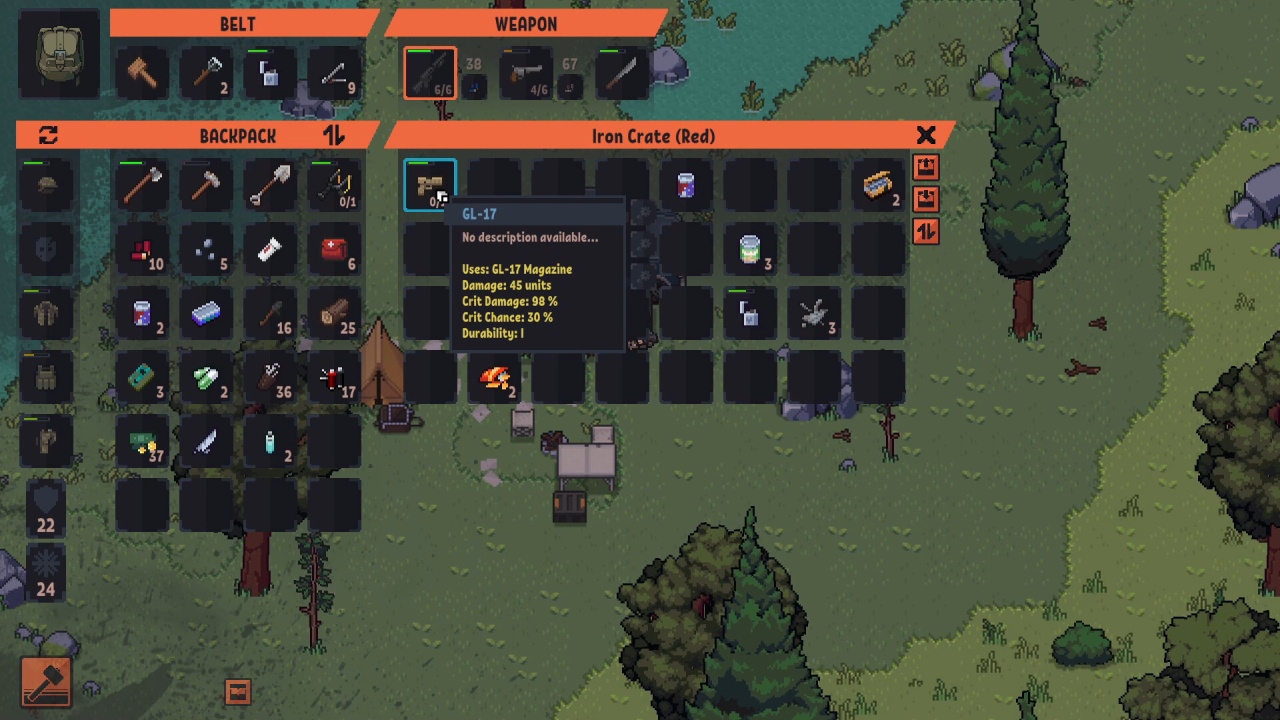Screen dimensions: 1280x720
Task: Click the backpack refresh arrows button
Action: (x=47, y=135)
